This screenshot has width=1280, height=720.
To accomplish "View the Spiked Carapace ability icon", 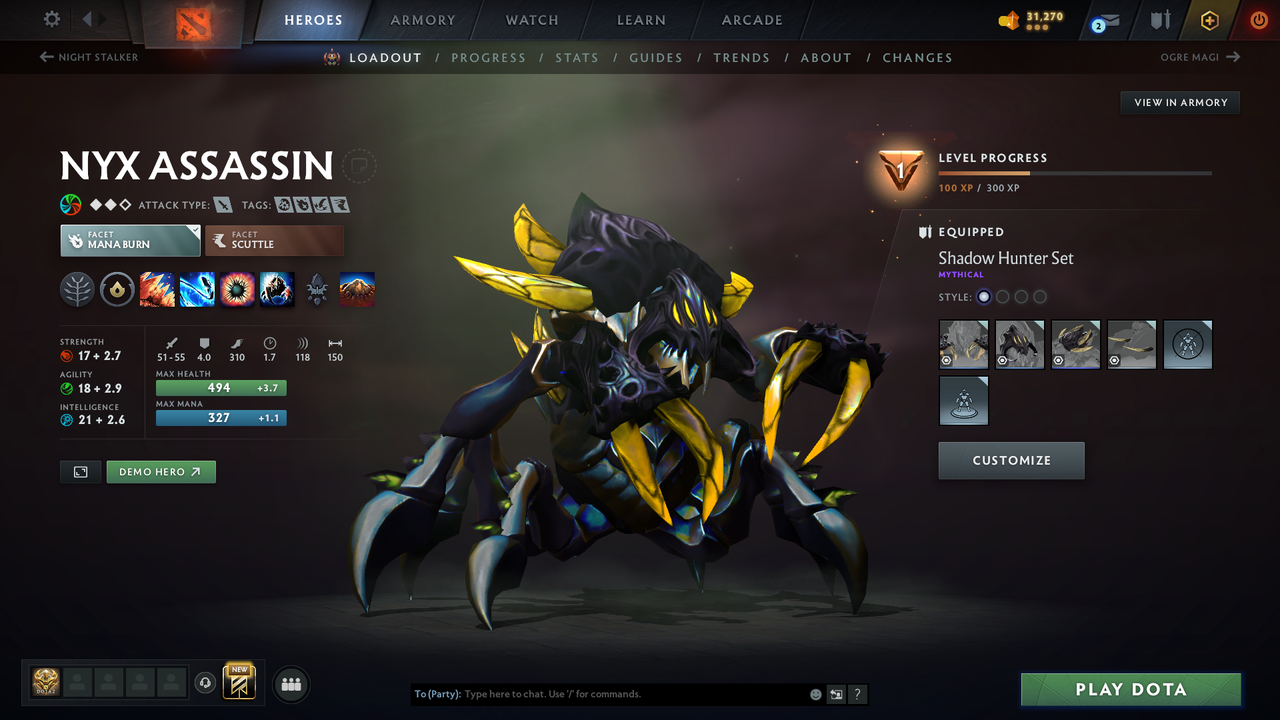I will click(237, 289).
